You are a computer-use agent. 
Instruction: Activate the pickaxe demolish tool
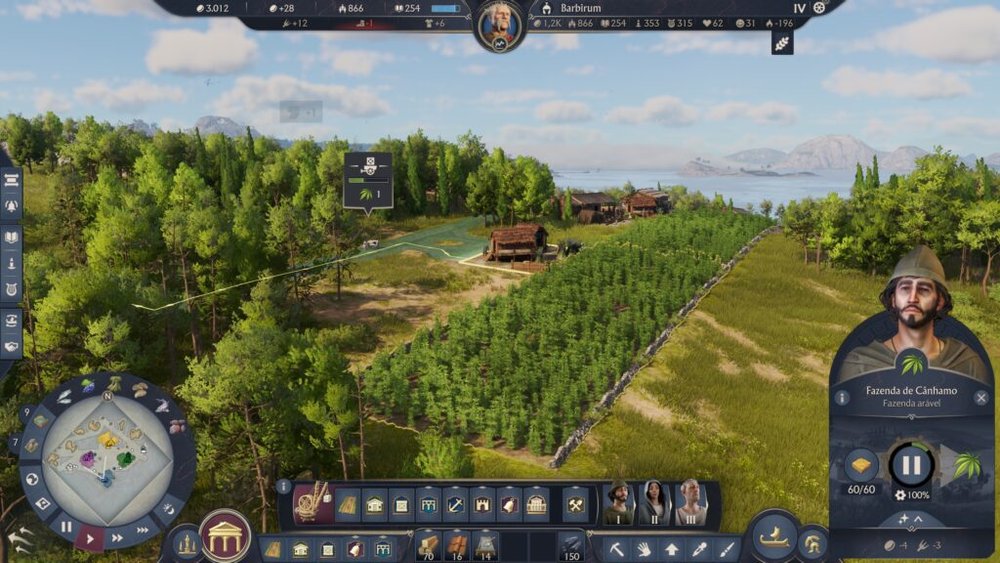618,548
